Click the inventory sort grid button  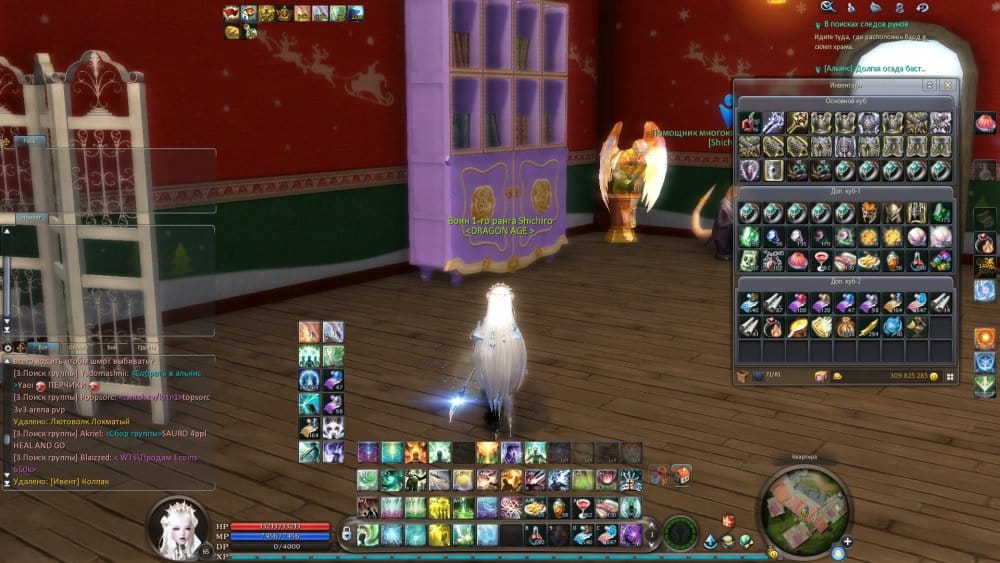[x=950, y=377]
